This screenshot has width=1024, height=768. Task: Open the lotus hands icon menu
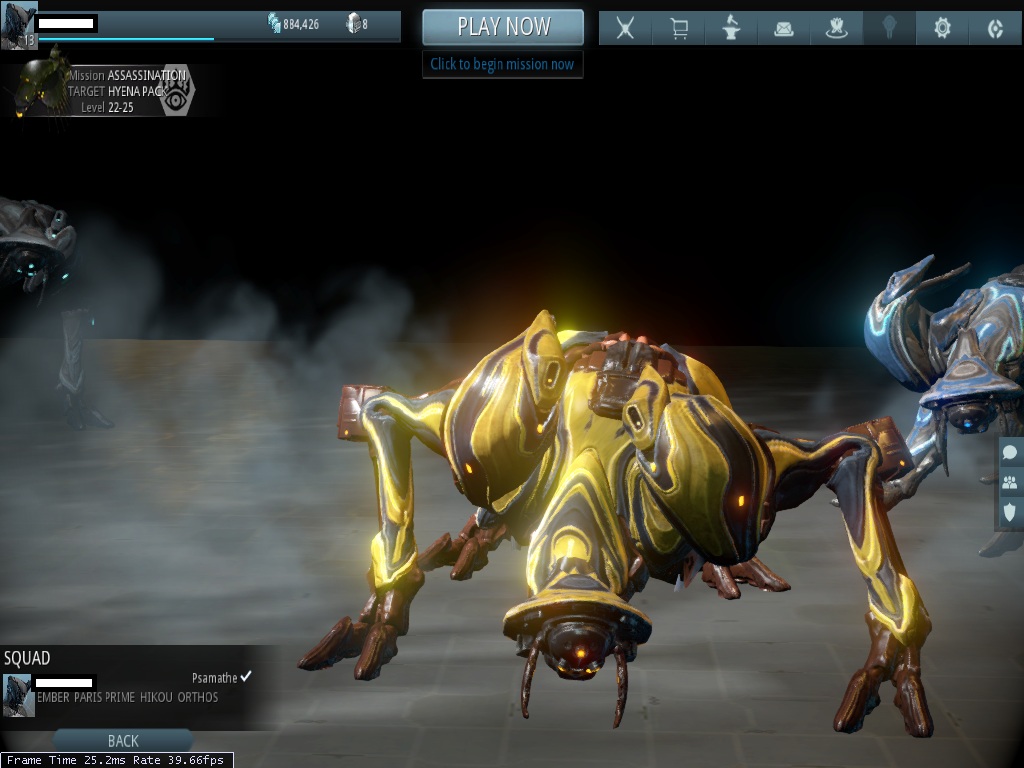837,28
